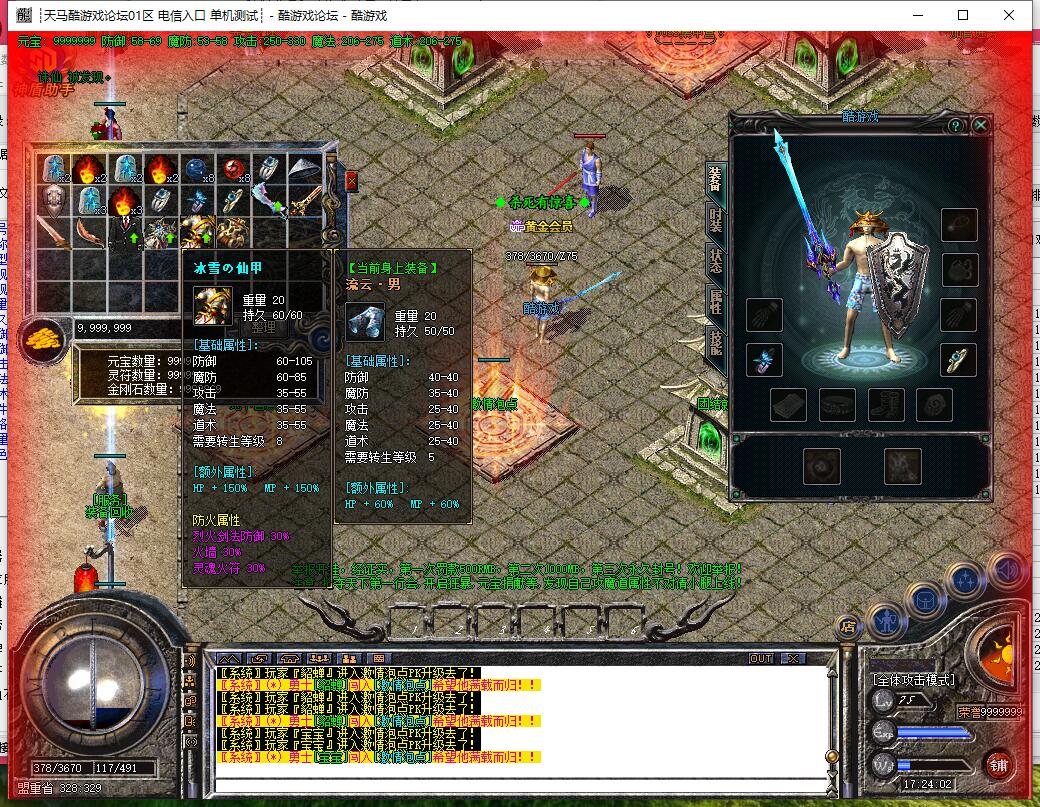
Task: Open the 属性 attributes tab
Action: (716, 300)
